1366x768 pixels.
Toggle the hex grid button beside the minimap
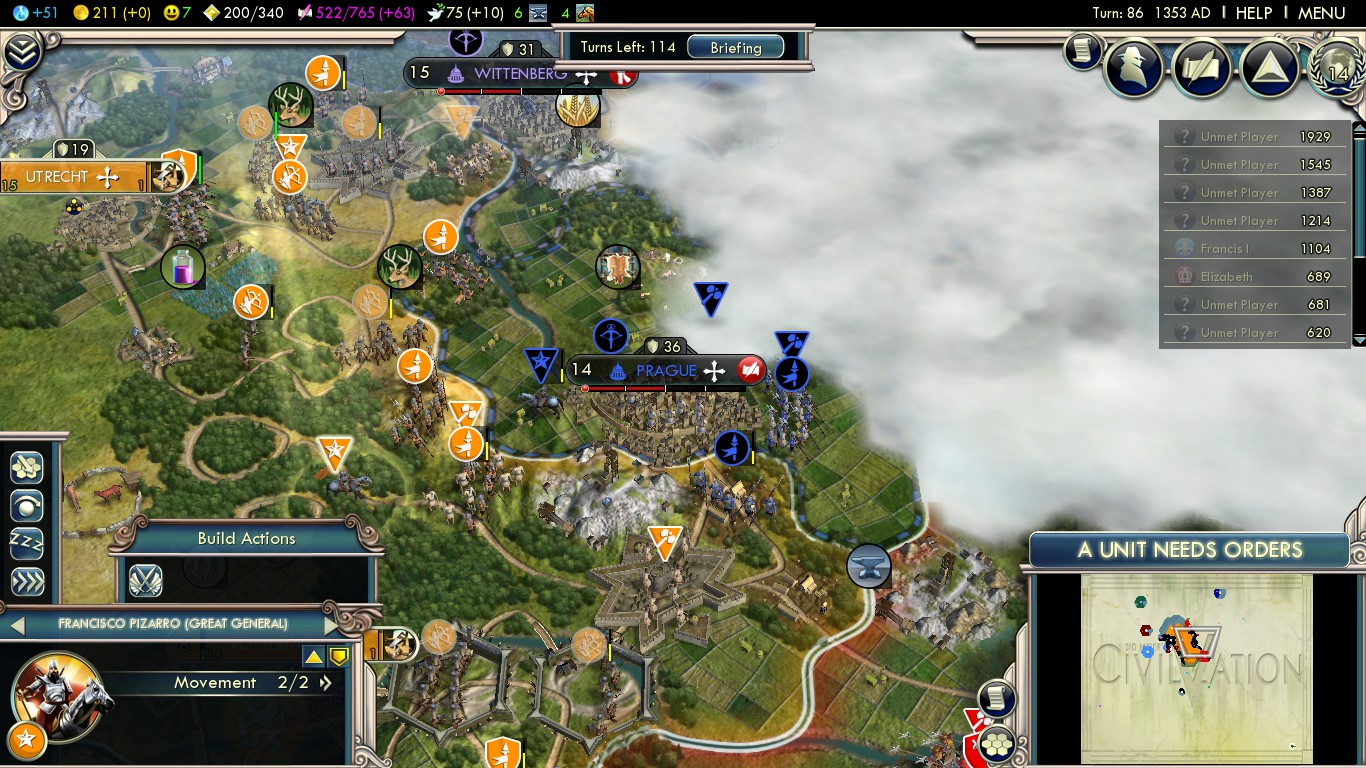coord(996,743)
